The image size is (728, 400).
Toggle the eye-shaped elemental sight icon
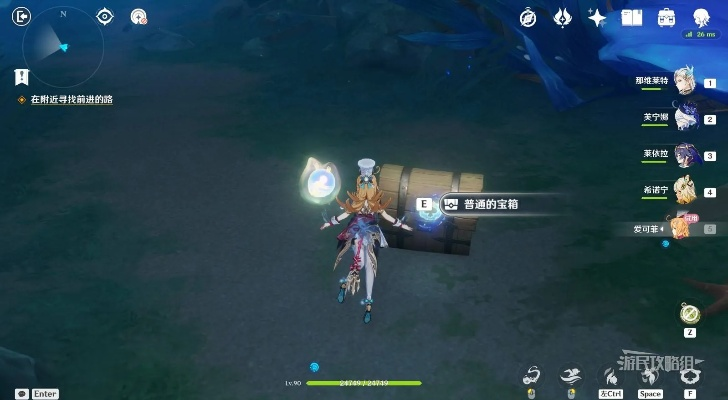coord(105,16)
